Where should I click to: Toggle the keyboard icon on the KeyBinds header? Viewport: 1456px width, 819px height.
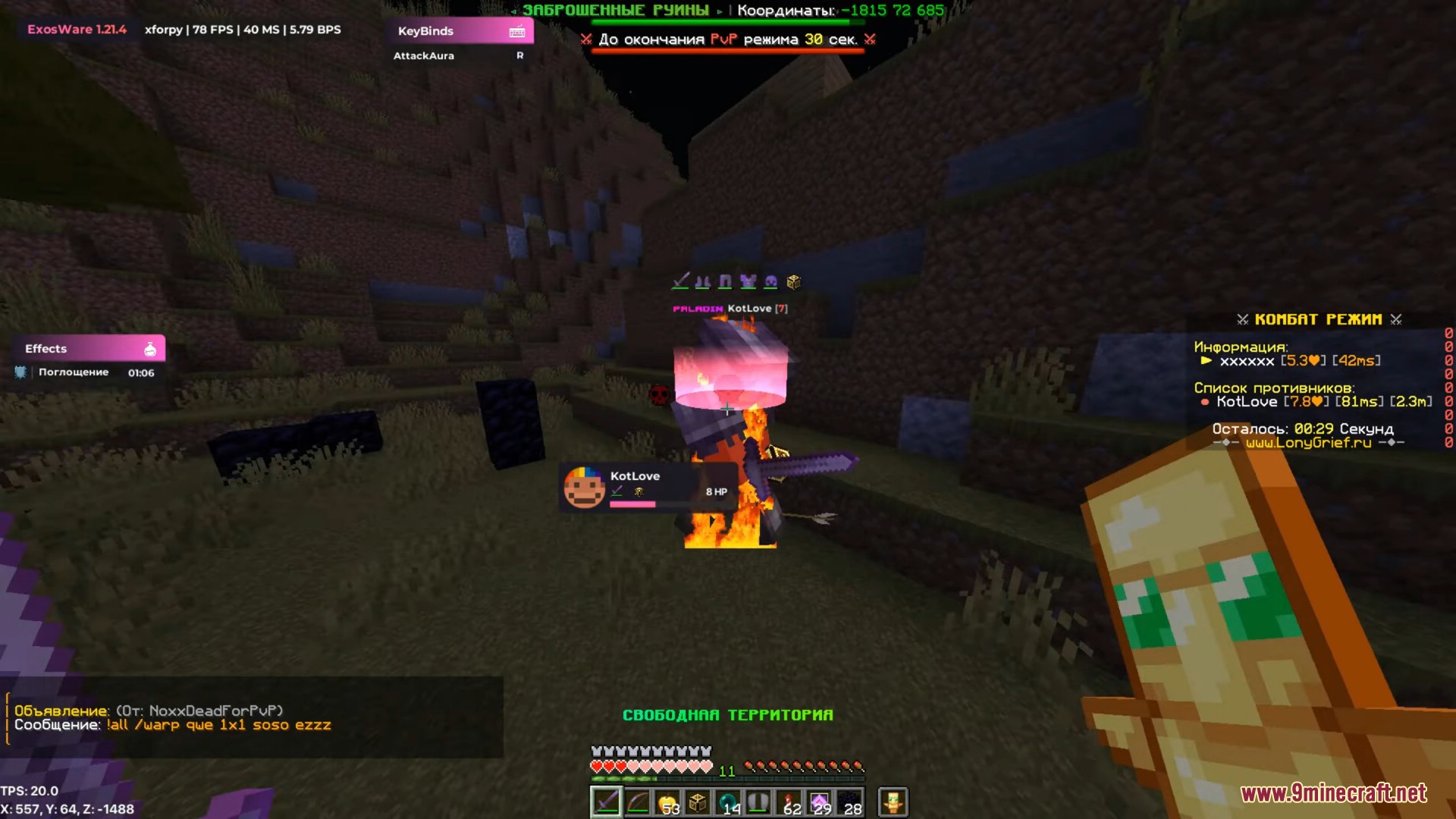click(517, 31)
